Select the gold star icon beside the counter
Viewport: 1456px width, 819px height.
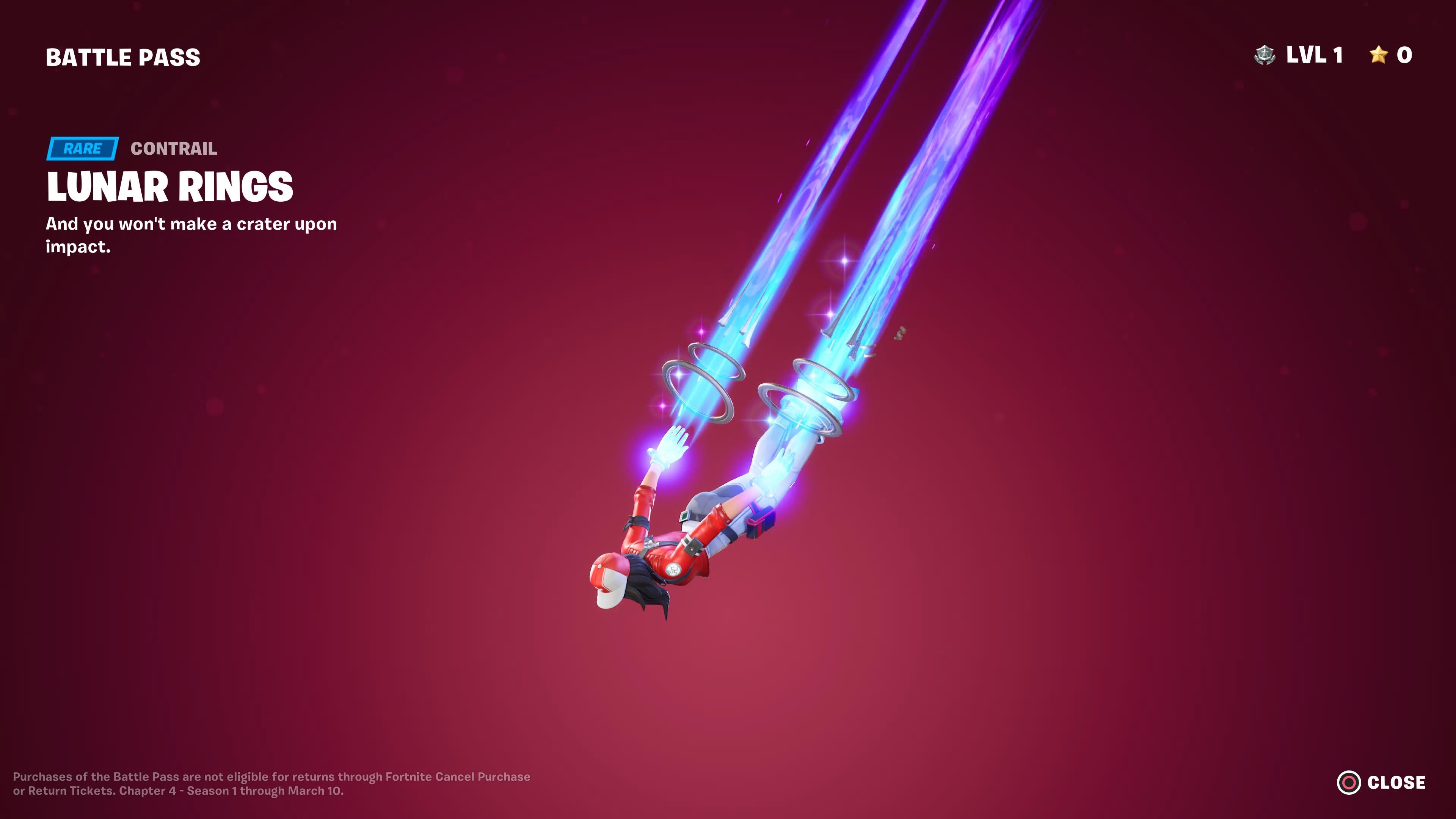pyautogui.click(x=1379, y=55)
